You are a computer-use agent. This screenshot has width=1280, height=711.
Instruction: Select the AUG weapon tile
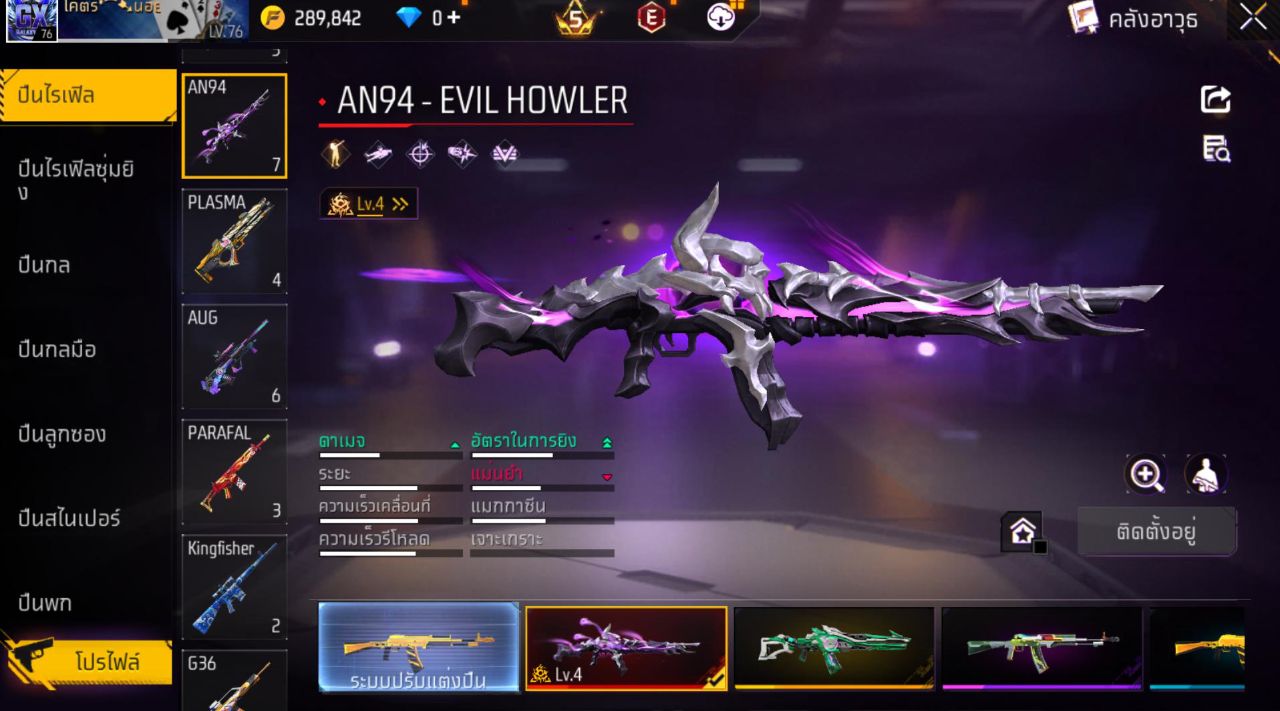[234, 357]
